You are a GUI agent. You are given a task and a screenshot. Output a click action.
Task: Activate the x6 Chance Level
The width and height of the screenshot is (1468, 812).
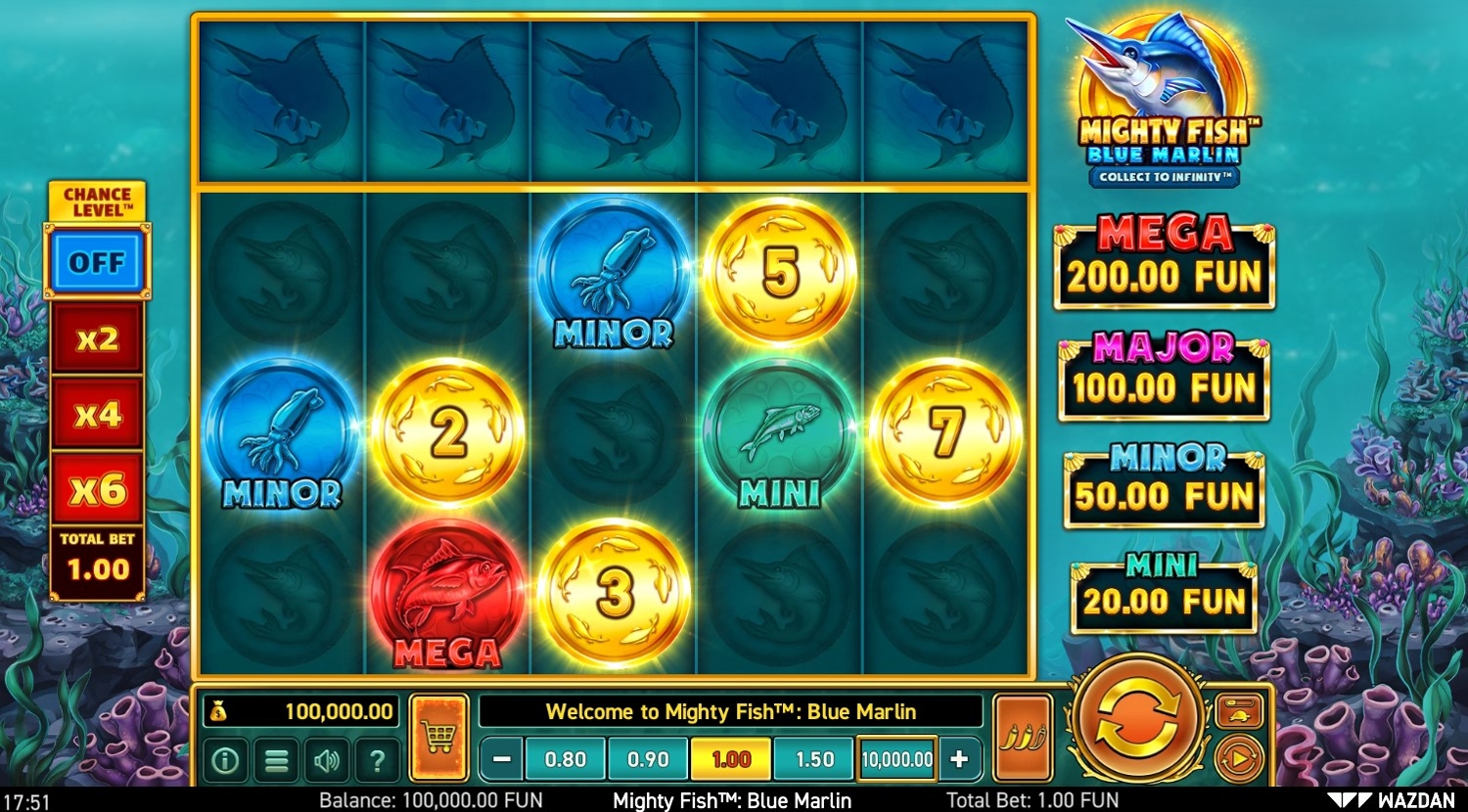tap(97, 489)
